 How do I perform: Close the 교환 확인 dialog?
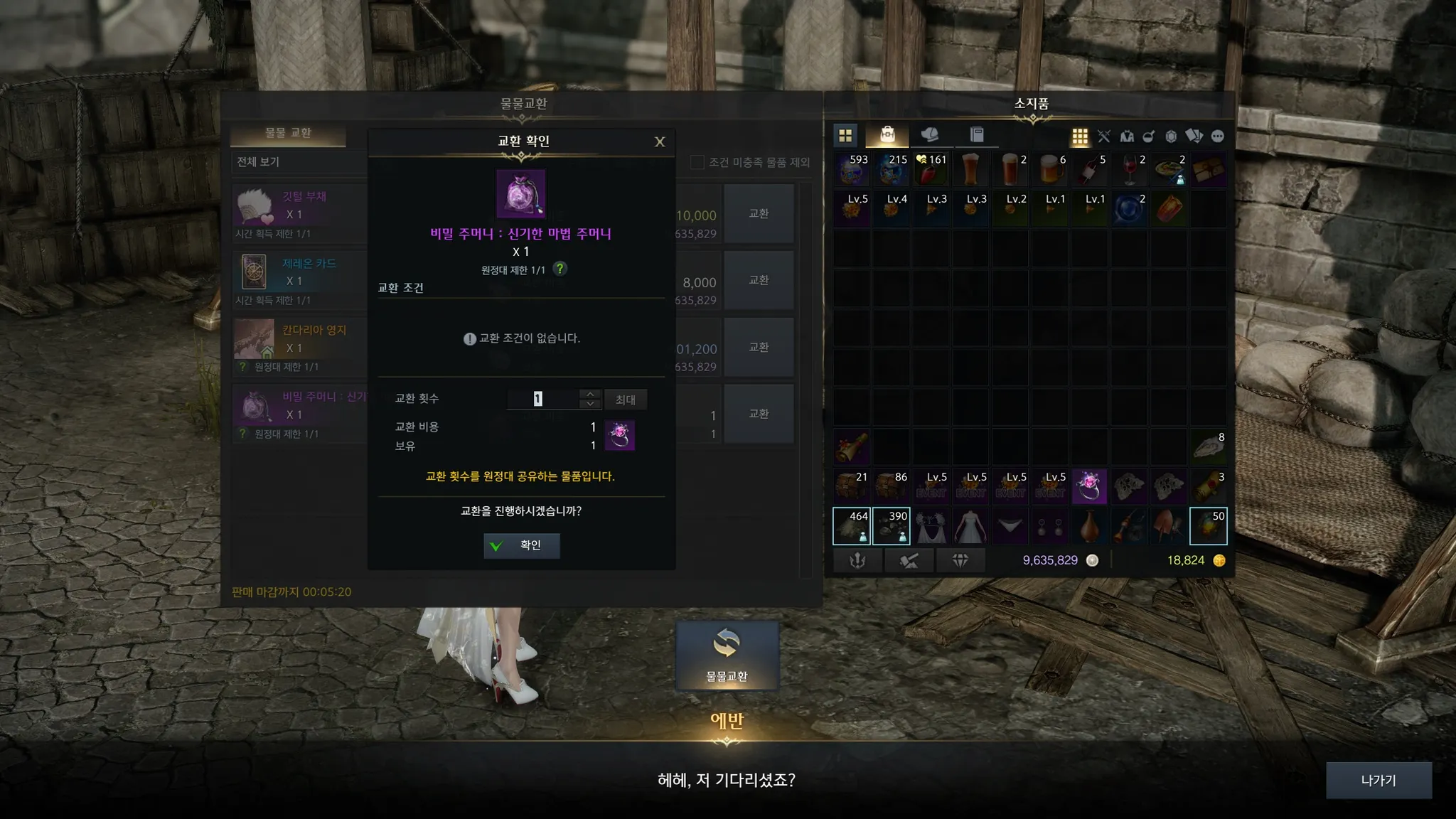pos(660,141)
